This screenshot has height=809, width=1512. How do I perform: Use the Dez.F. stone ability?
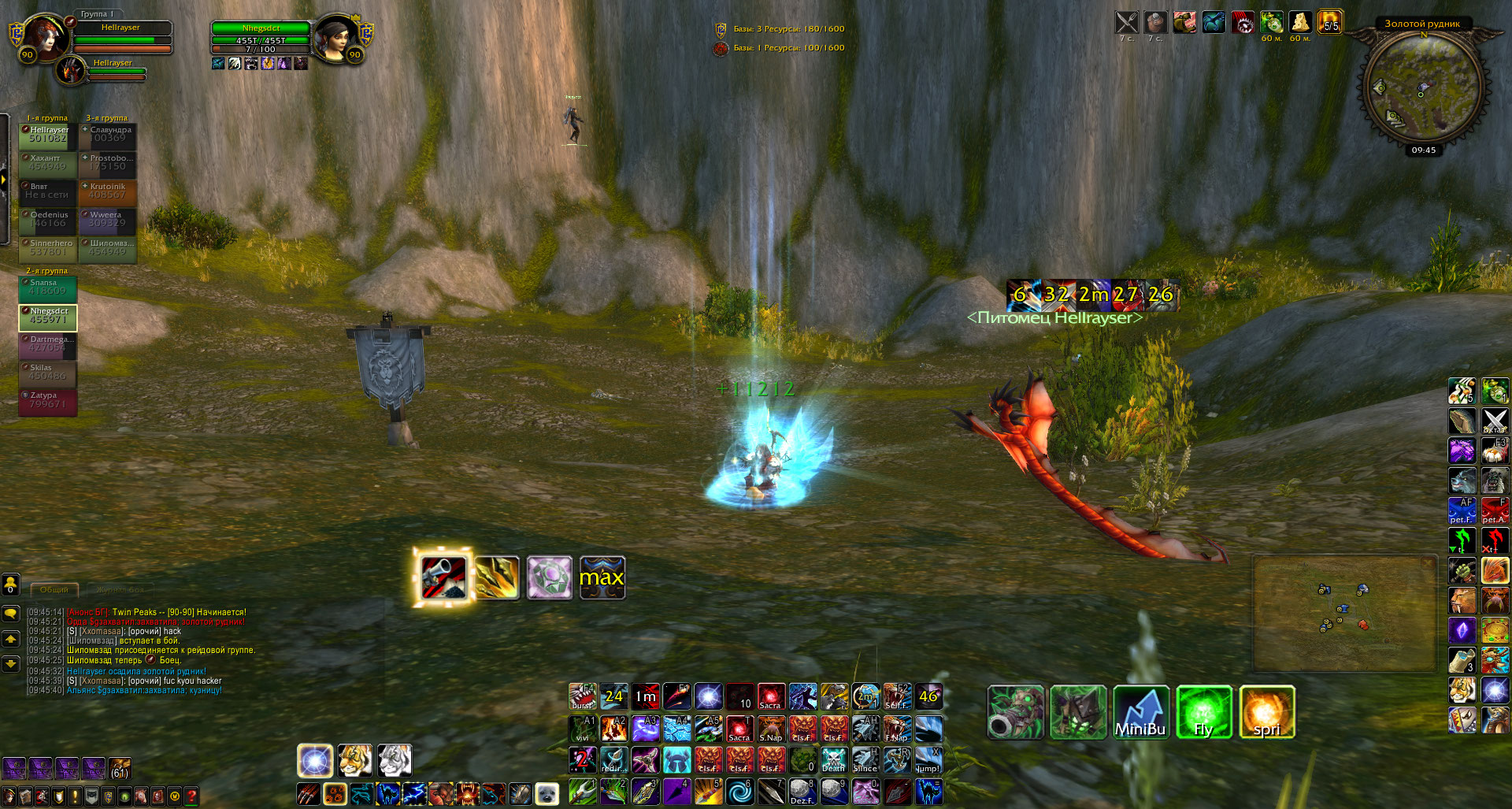(x=802, y=791)
